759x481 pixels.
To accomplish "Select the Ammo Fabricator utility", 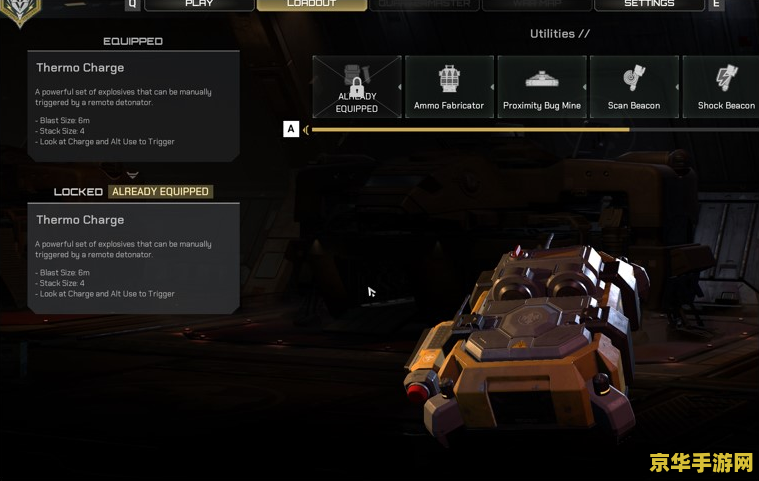I will pos(449,87).
